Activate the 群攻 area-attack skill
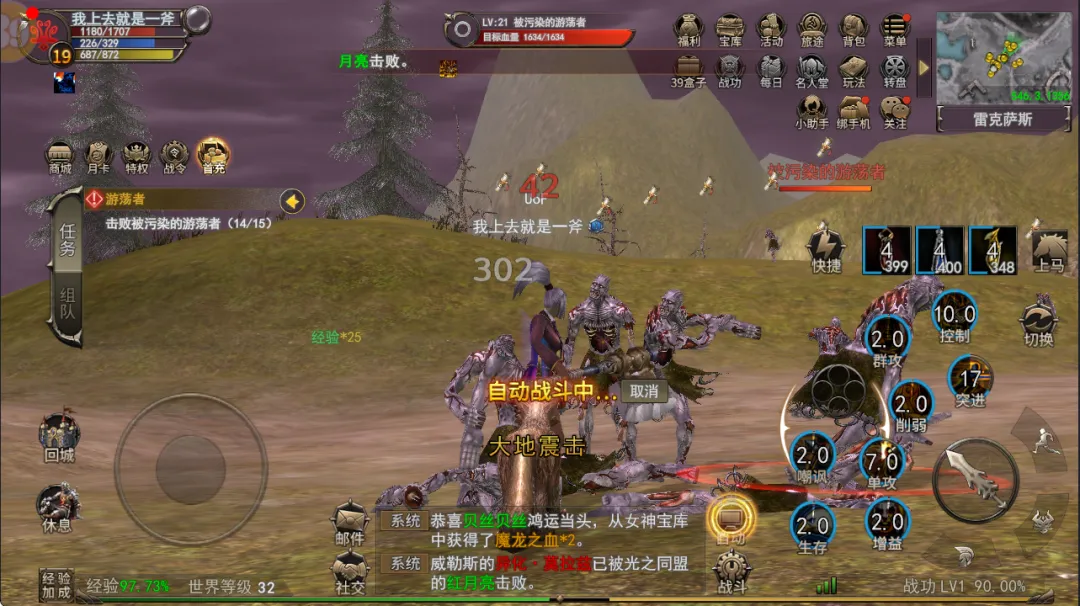 click(x=887, y=340)
